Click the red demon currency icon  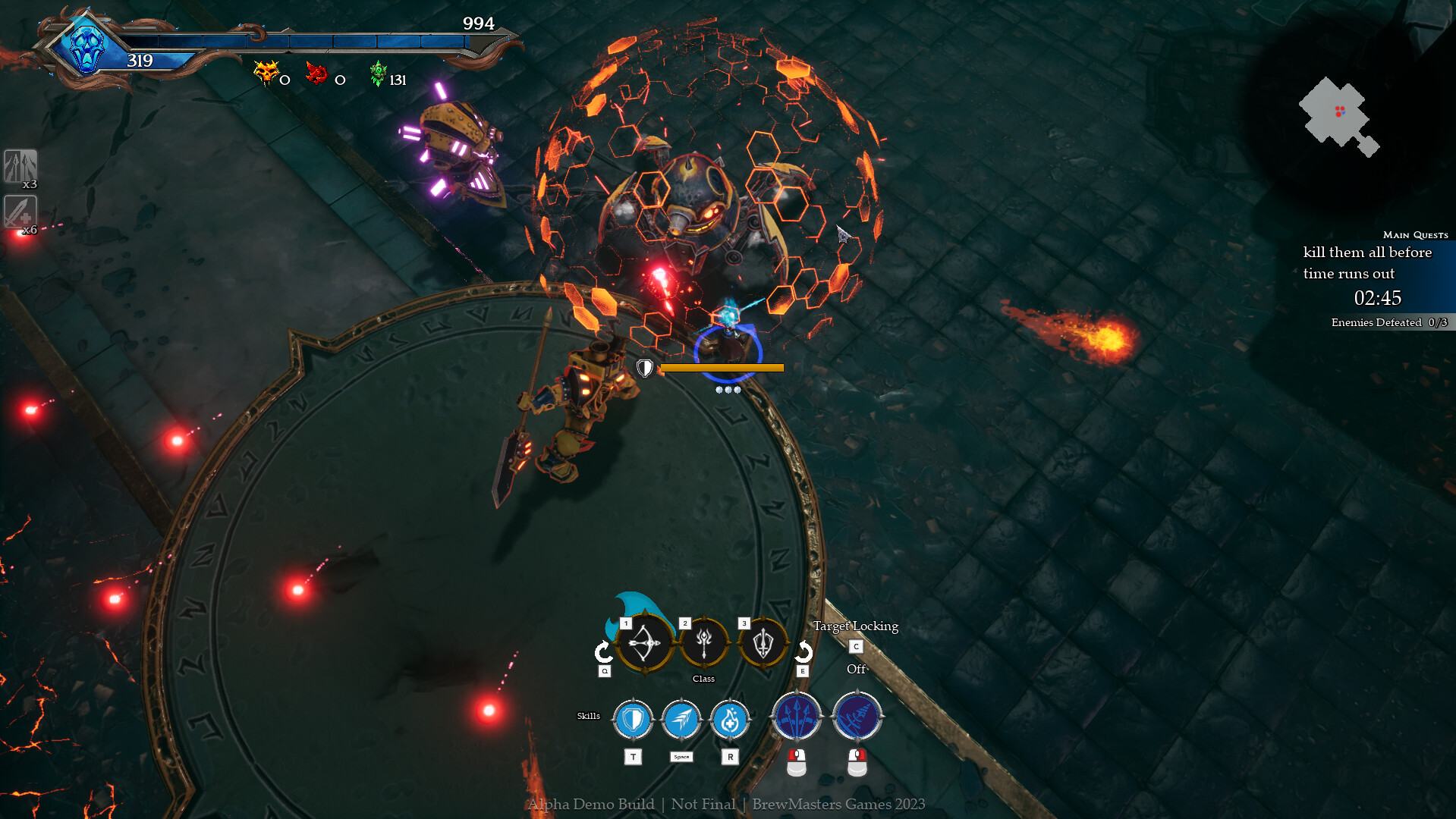click(319, 75)
